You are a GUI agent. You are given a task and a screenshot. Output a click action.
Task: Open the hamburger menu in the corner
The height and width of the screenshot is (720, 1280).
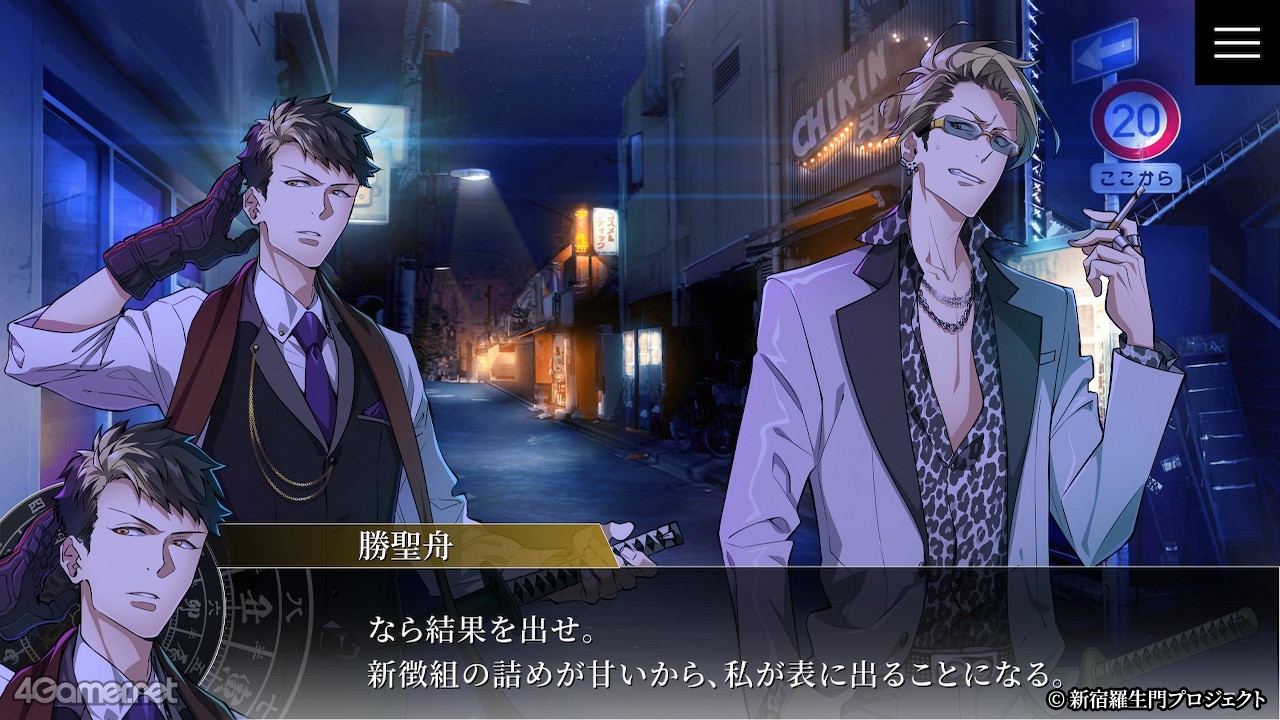coord(1237,42)
